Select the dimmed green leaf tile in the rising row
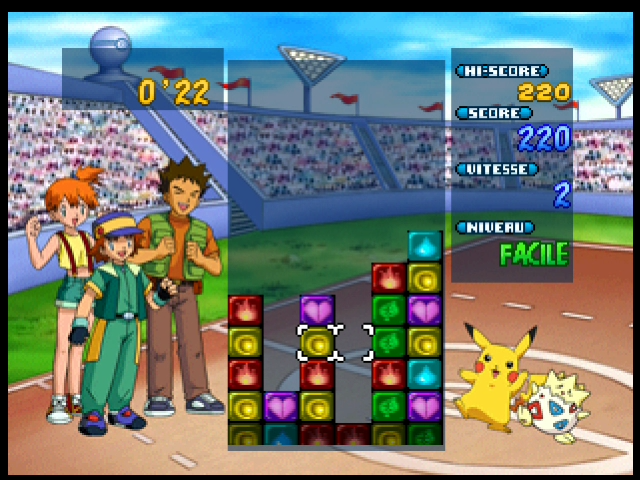 424,436
